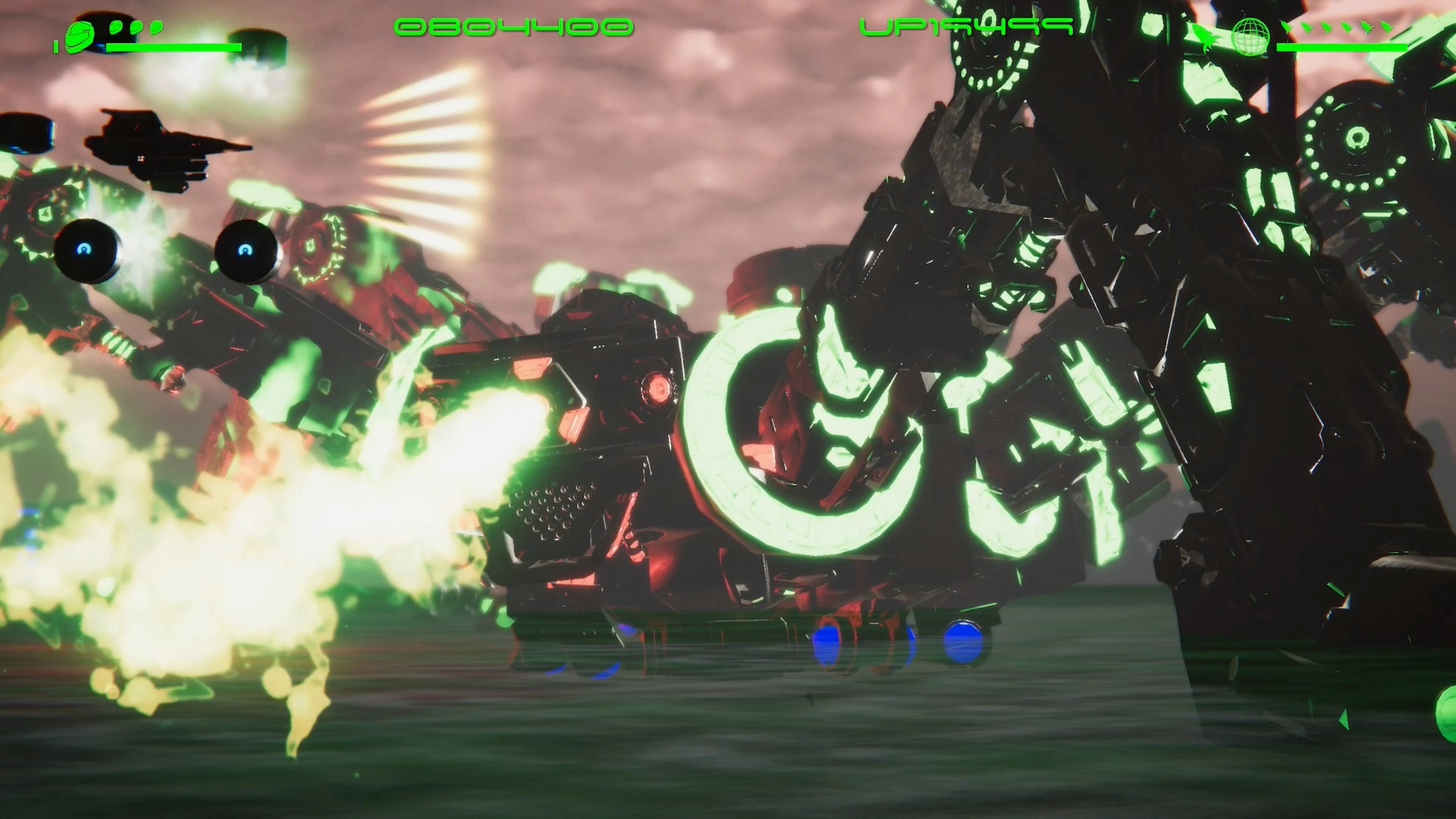The image size is (1456, 819).
Task: Click the small vertical green bar beside the helmet
Action: [x=57, y=46]
